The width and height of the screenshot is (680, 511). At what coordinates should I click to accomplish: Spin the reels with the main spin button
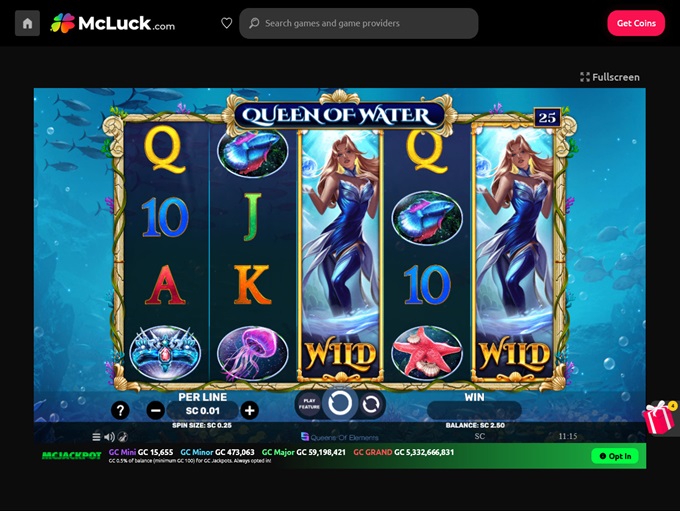coord(340,403)
